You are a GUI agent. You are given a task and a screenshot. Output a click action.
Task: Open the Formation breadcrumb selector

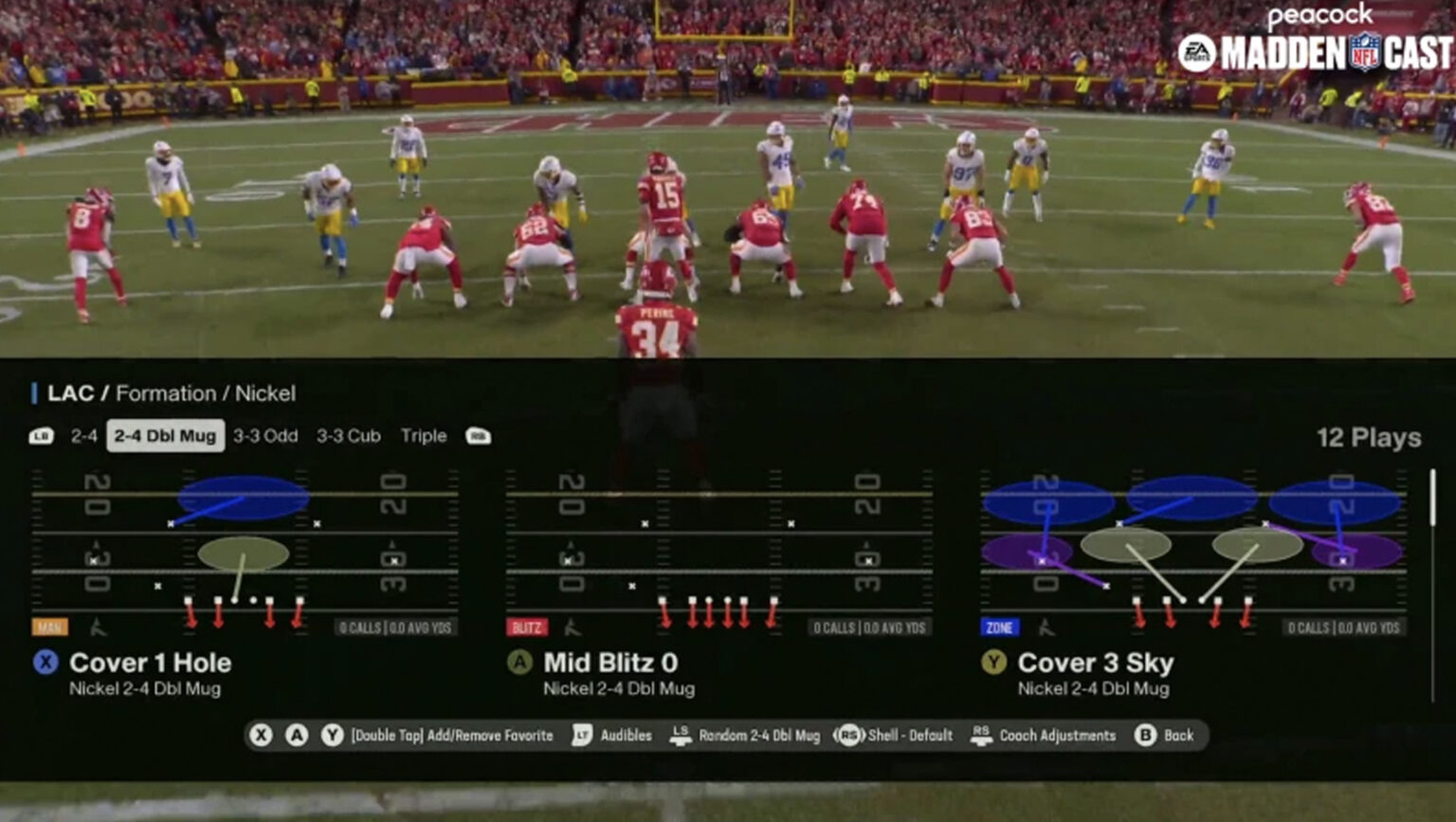point(168,393)
